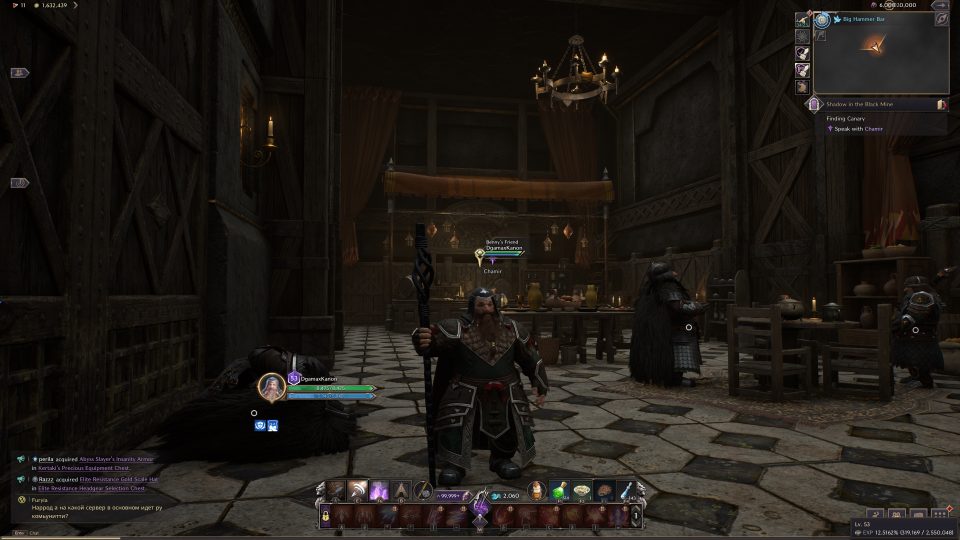Toggle the eye icon at the minimap corner
This screenshot has height=540, width=960.
941,19
